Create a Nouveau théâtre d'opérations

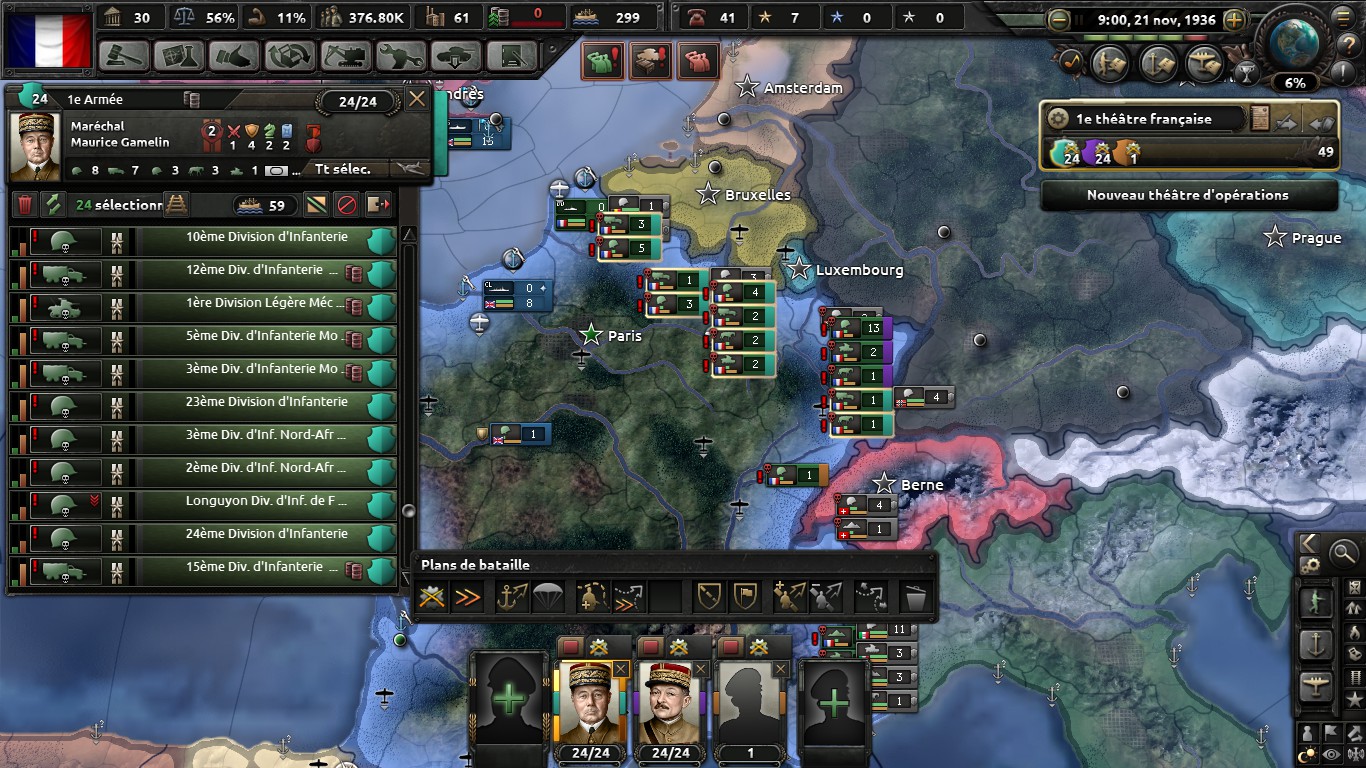click(1188, 195)
